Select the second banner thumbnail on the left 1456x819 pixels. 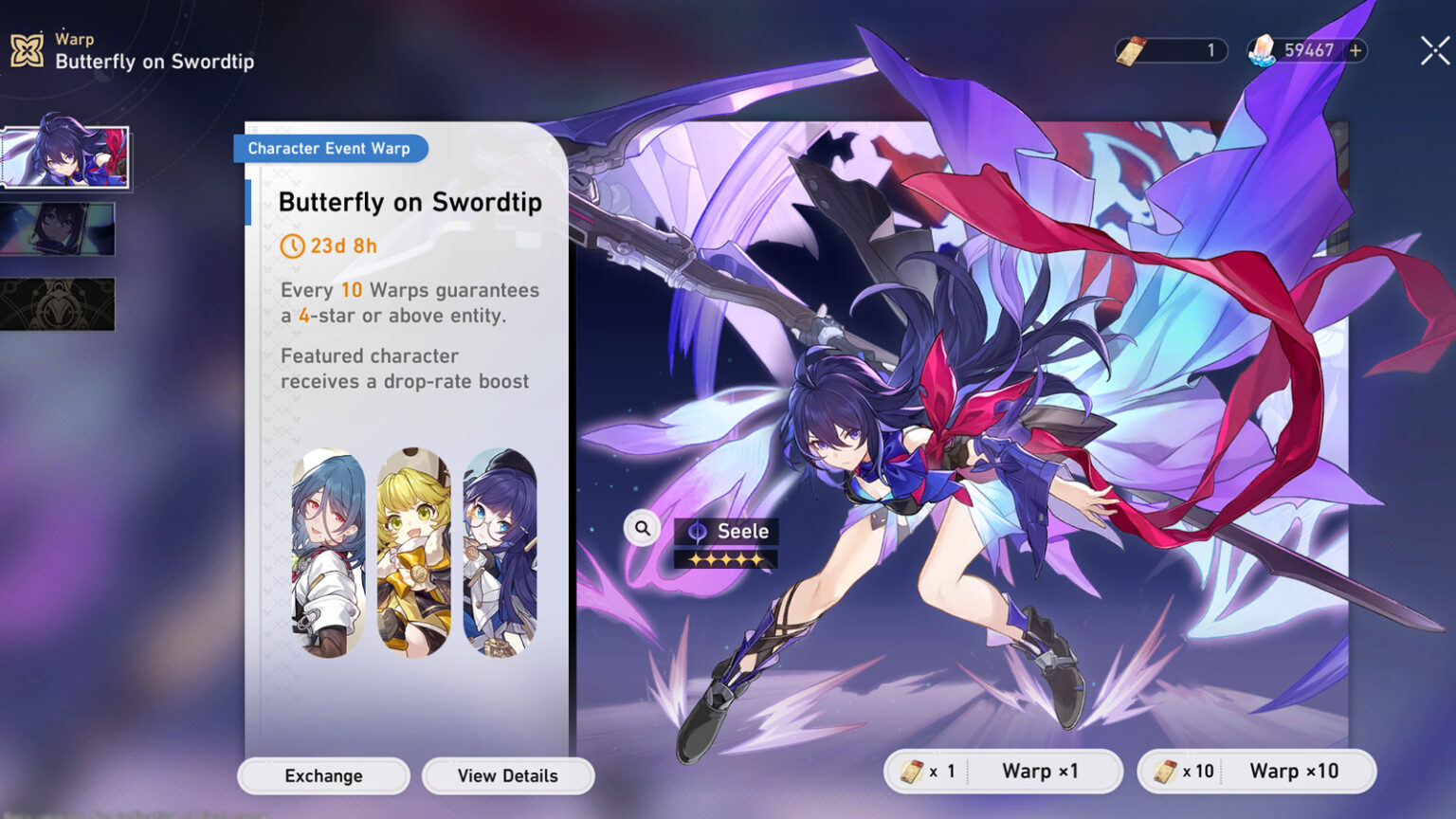57,229
